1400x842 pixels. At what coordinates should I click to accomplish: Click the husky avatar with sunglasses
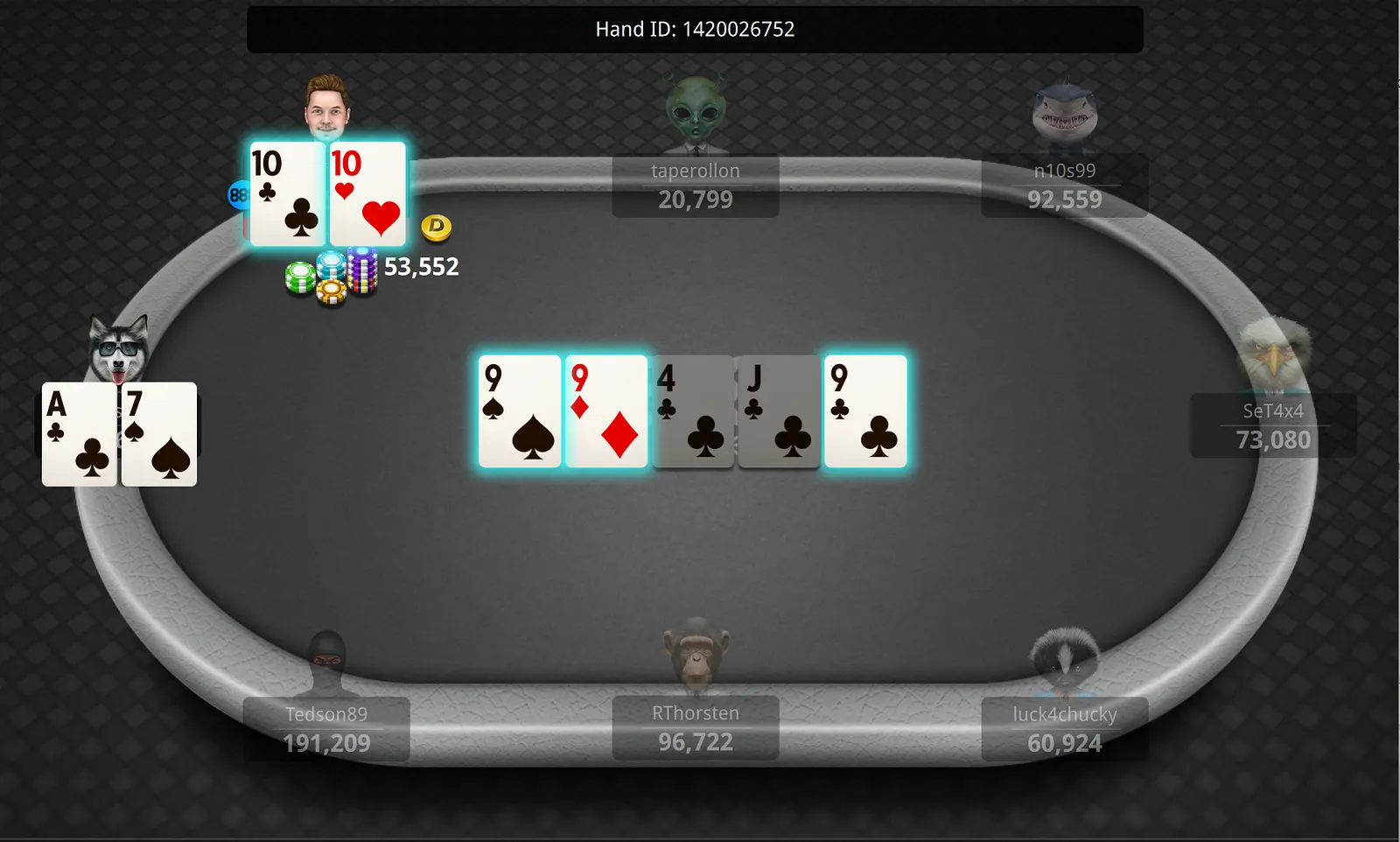[119, 348]
